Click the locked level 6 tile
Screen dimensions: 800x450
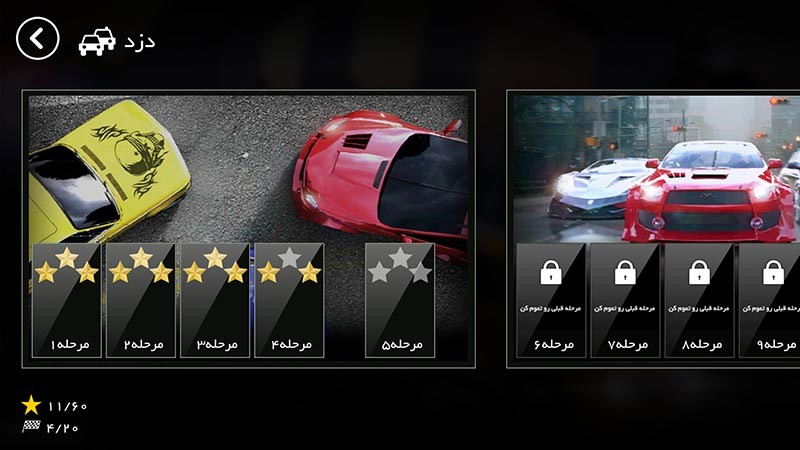(551, 300)
